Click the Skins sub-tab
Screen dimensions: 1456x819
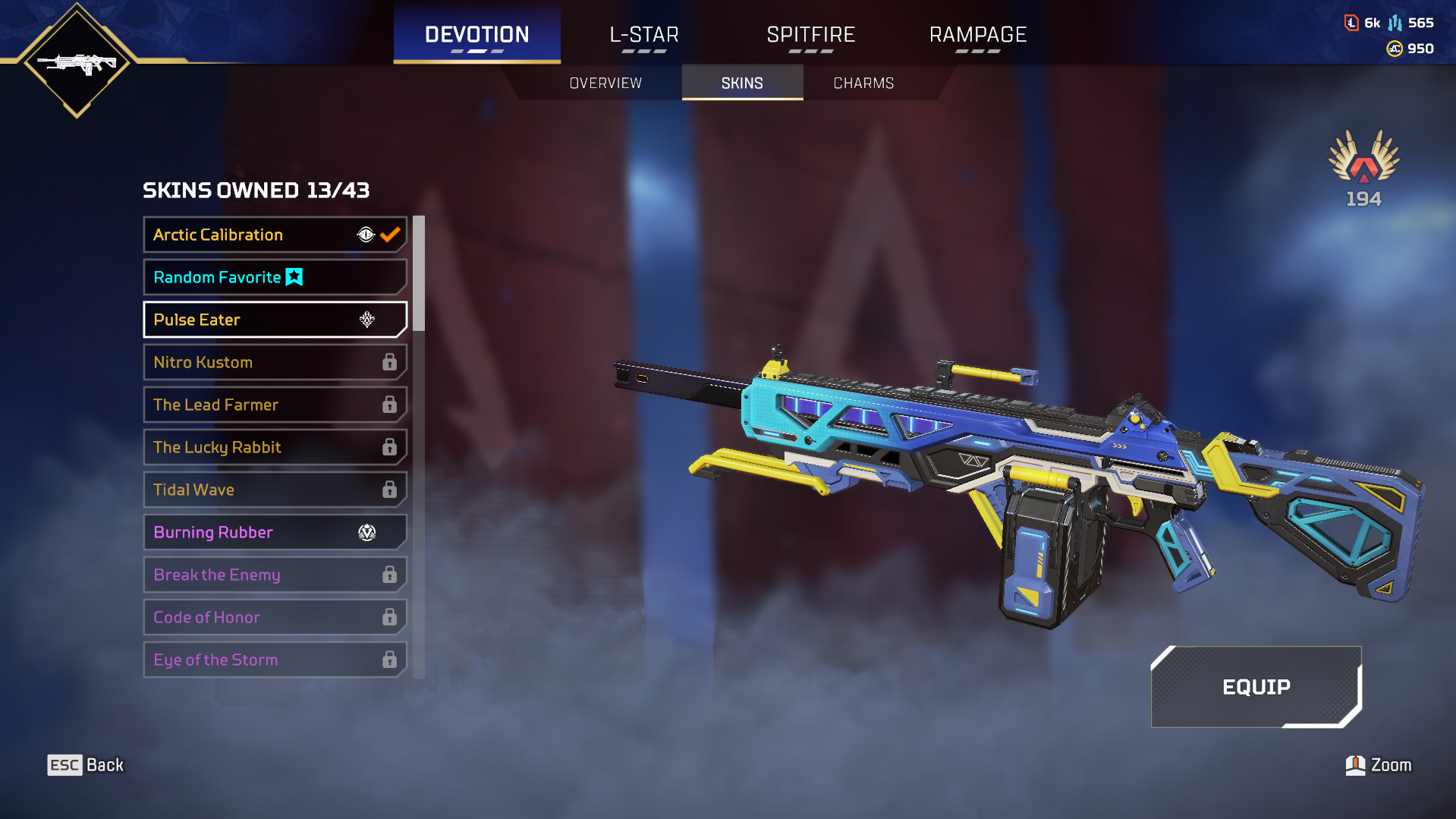[x=742, y=83]
